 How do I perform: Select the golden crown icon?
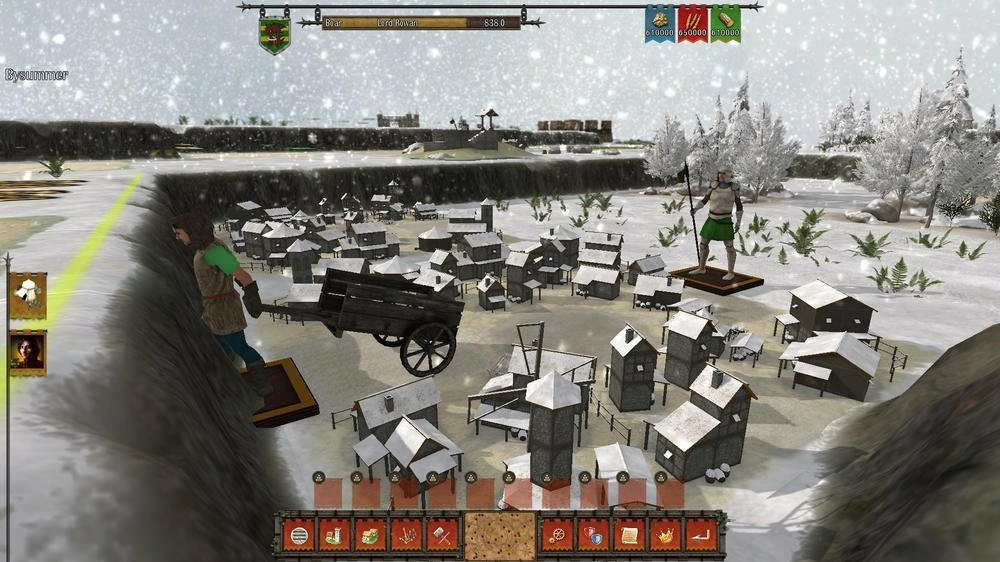(665, 536)
